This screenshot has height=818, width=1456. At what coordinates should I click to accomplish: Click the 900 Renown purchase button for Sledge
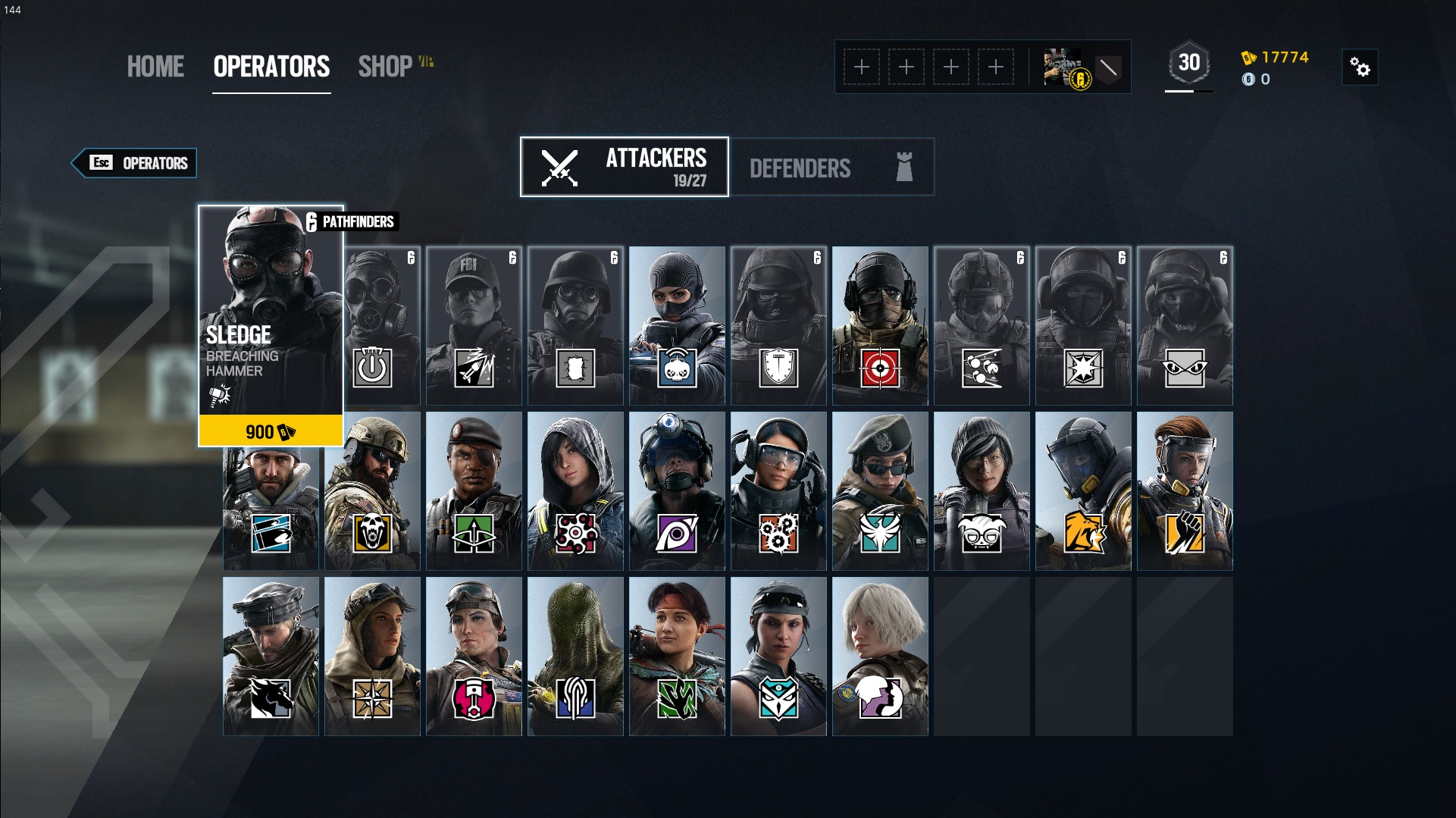click(x=270, y=431)
